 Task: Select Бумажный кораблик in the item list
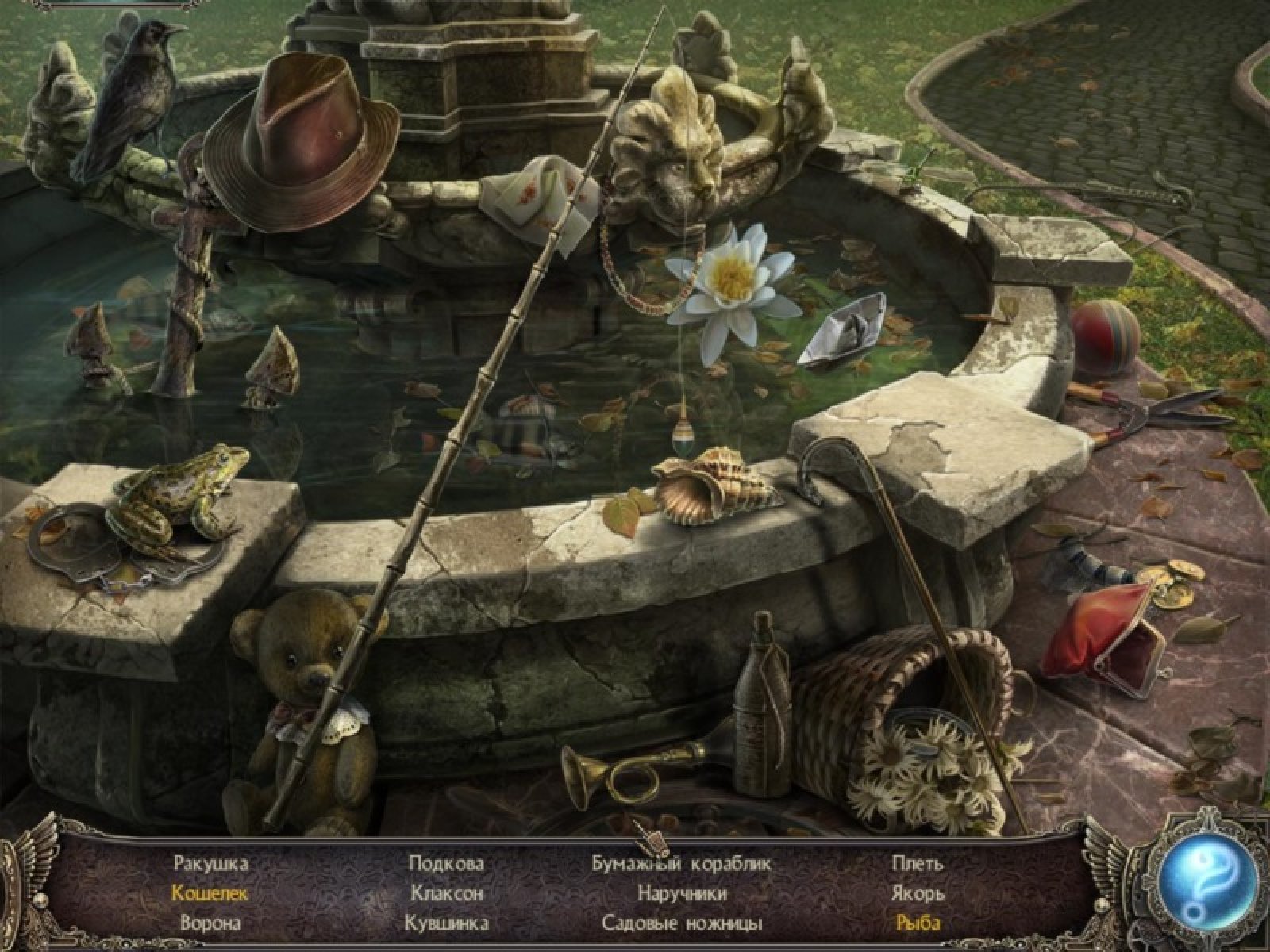pos(682,863)
